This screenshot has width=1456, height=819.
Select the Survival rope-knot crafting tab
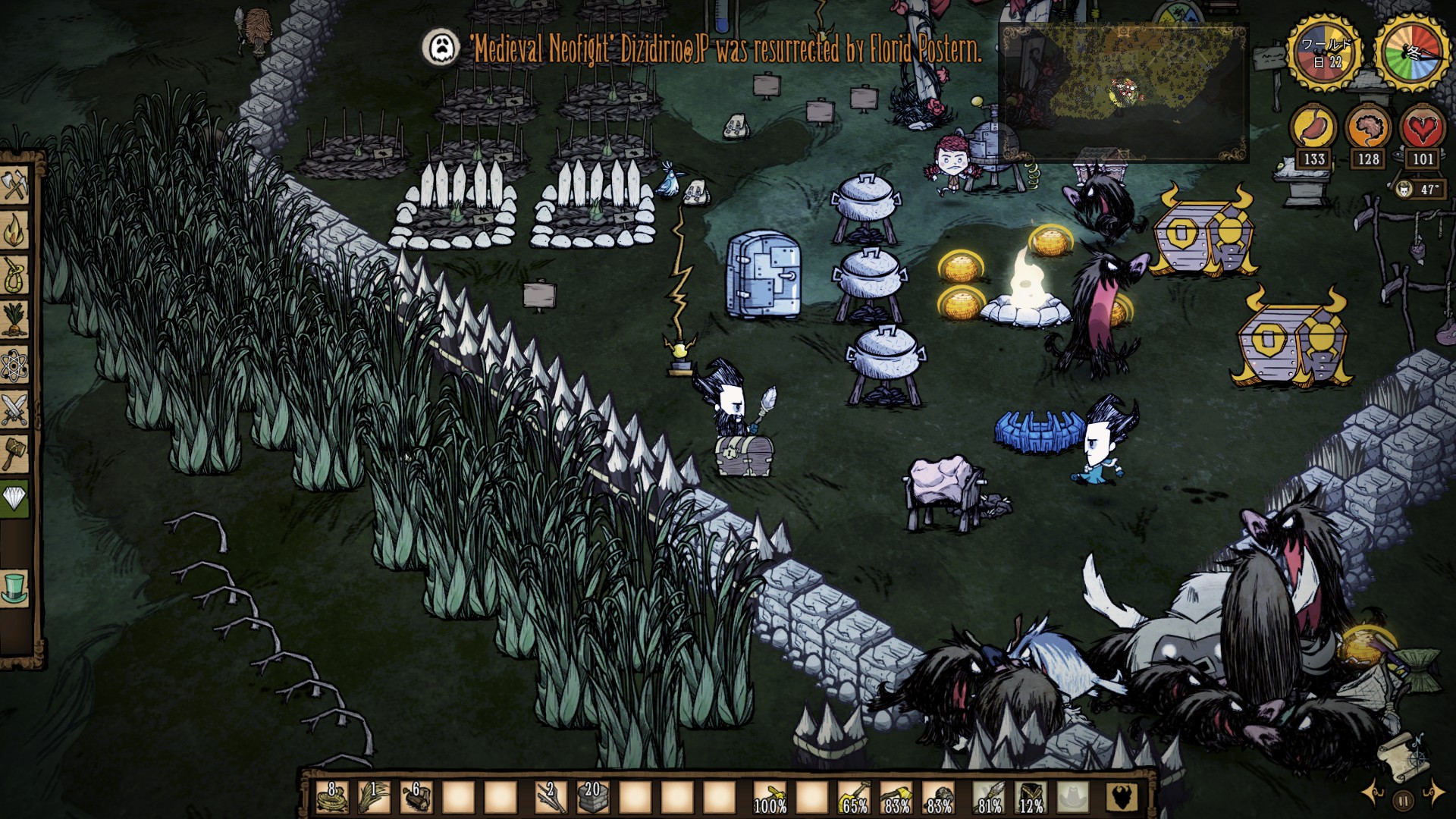[x=15, y=275]
